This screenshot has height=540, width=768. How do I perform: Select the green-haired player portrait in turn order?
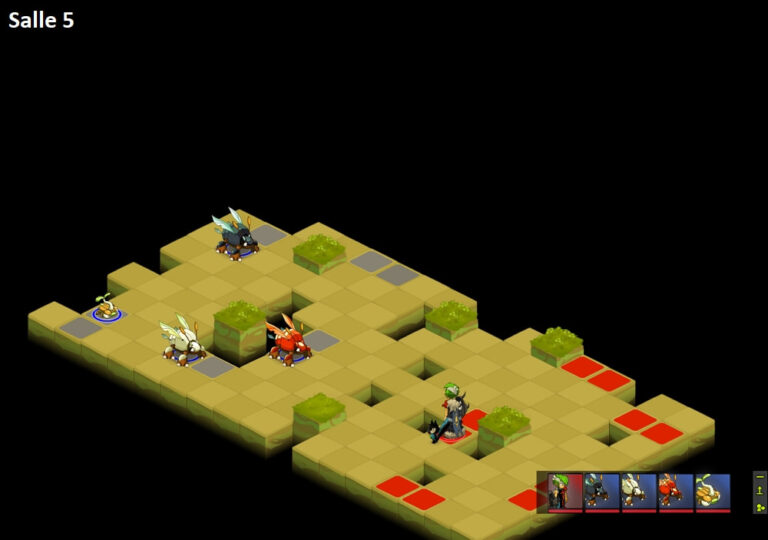(x=566, y=491)
